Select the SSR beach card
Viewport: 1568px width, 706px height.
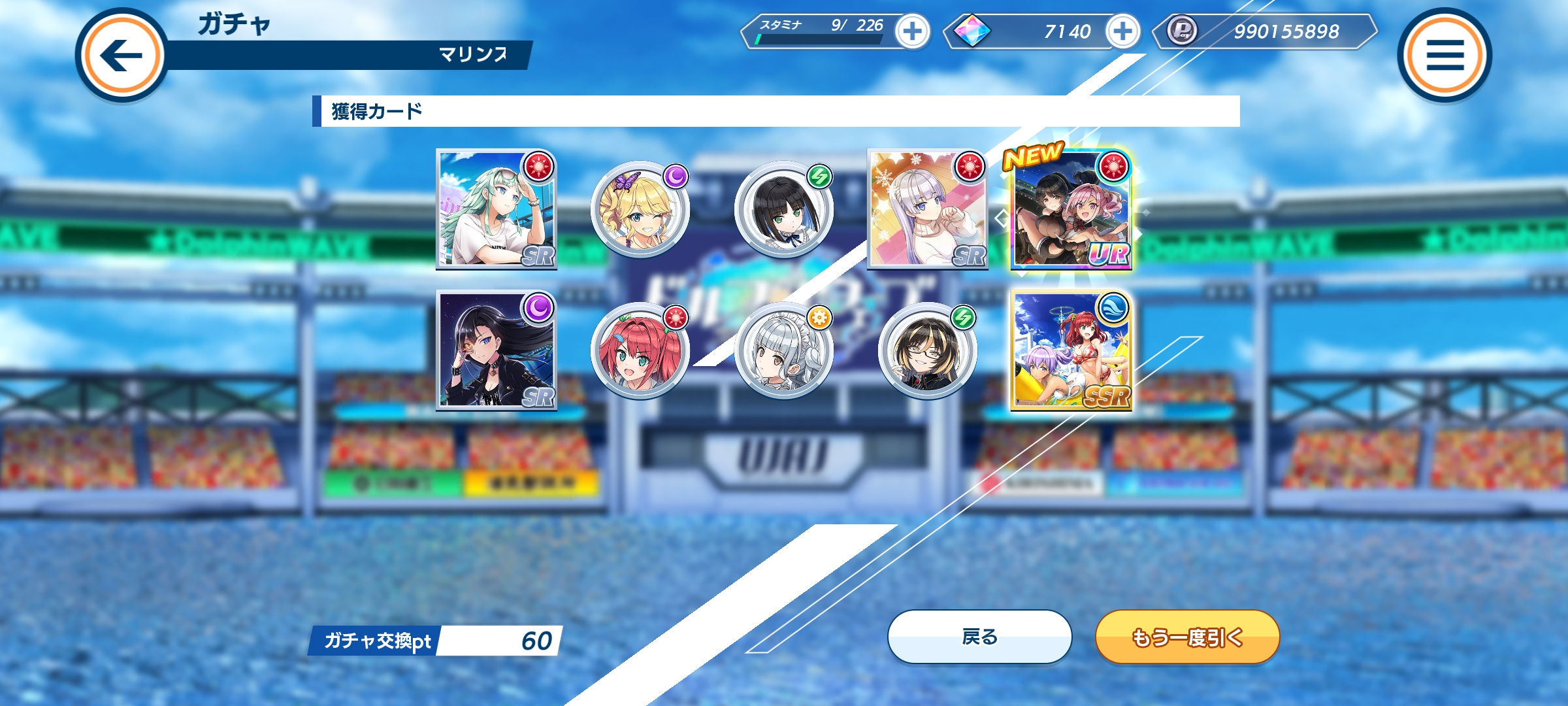tap(1071, 350)
